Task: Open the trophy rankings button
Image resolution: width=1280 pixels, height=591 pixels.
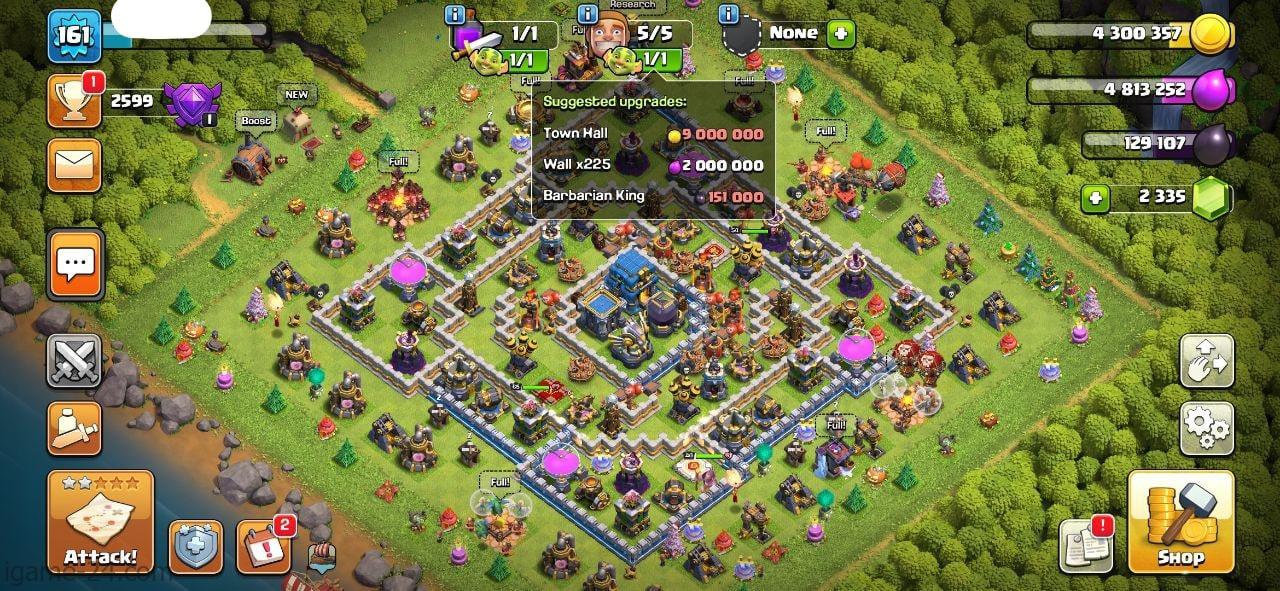Action: 74,102
